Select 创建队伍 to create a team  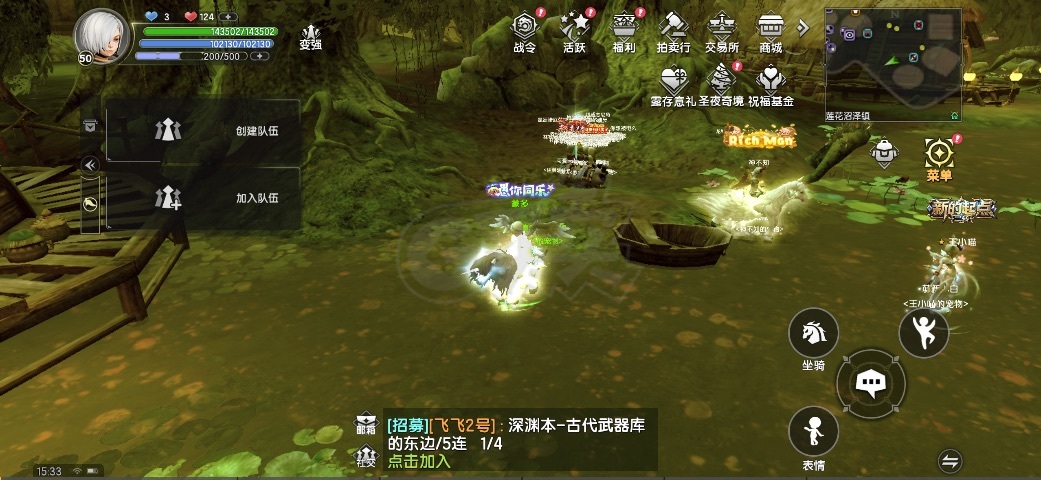204,131
